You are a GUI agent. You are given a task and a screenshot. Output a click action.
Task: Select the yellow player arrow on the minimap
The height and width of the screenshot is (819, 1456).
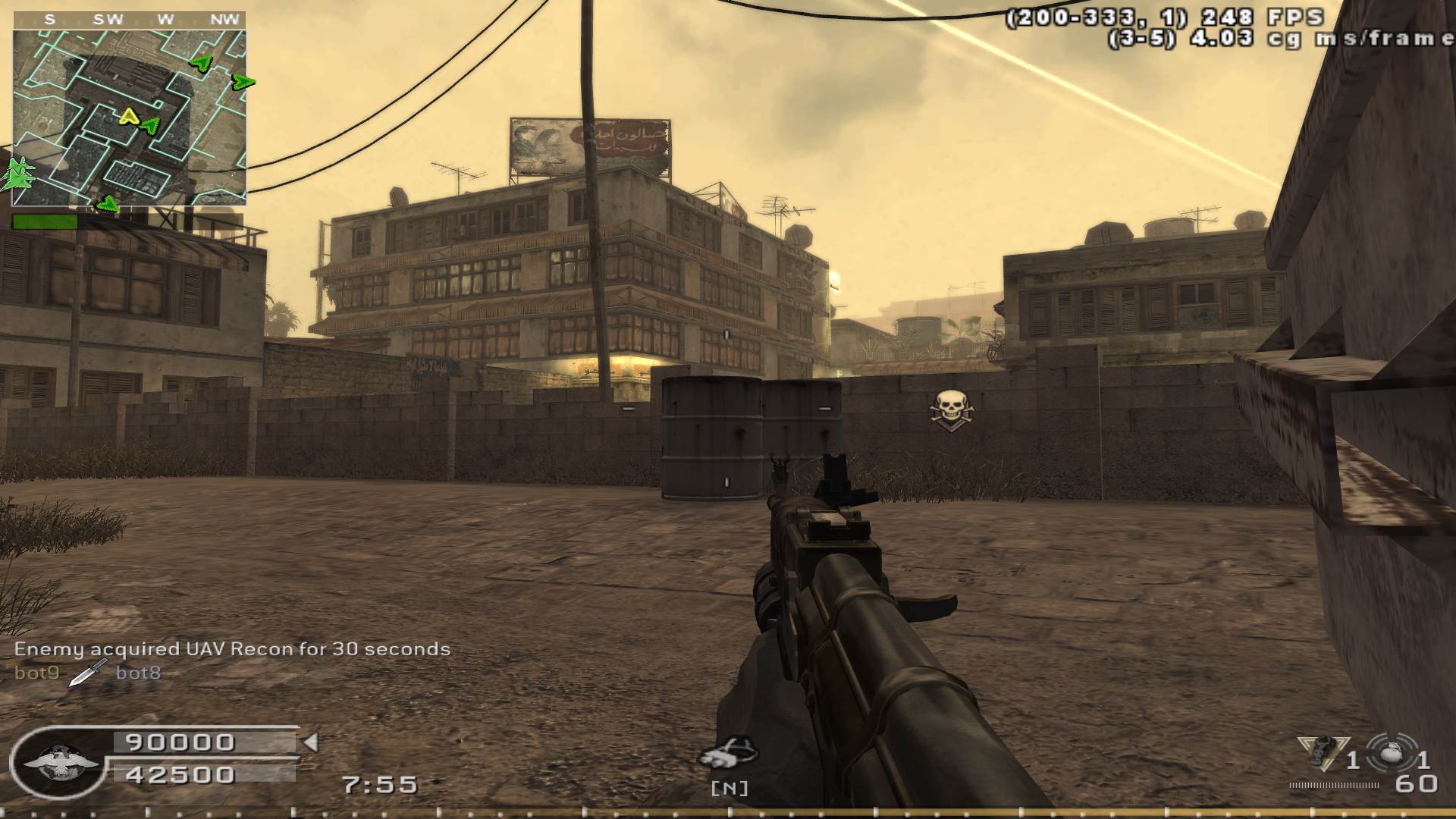(x=129, y=116)
